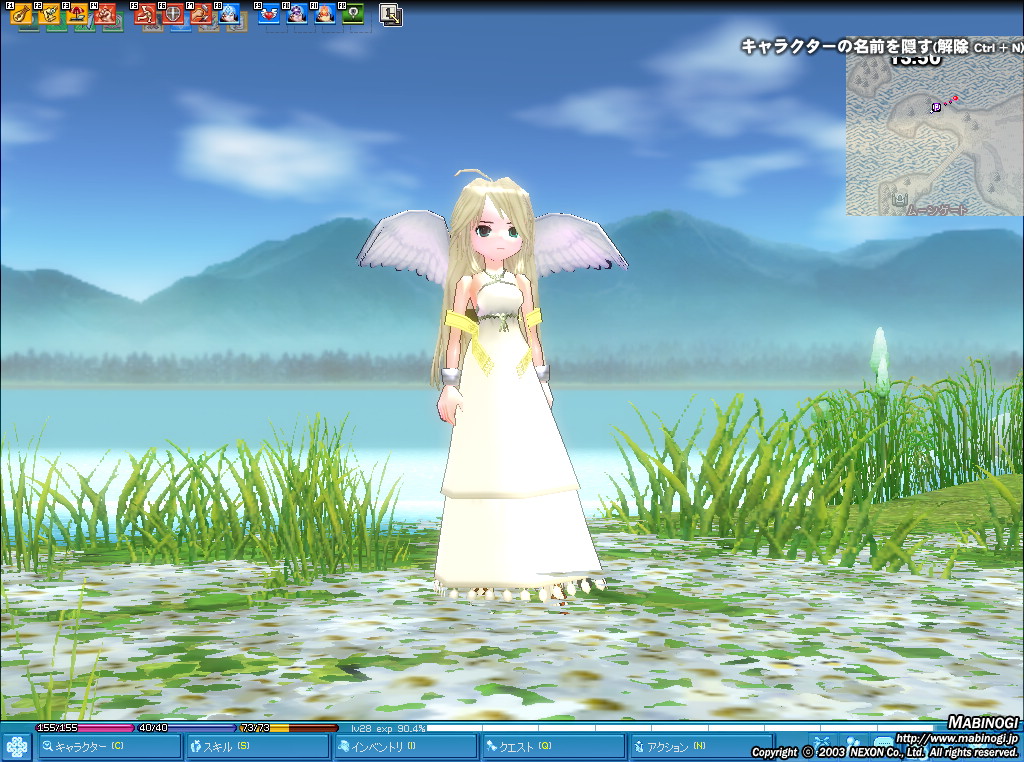Image resolution: width=1024 pixels, height=762 pixels.
Task: Activate the F4 fist attack skill
Action: click(x=103, y=15)
